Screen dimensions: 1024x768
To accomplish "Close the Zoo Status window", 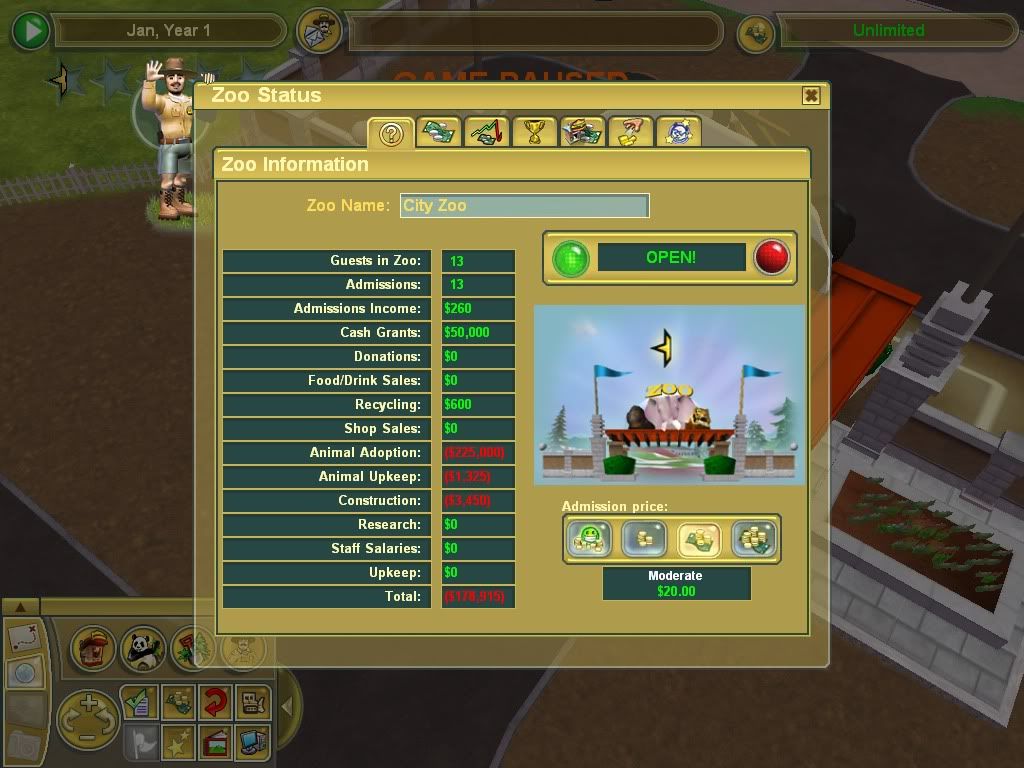I will tap(811, 96).
